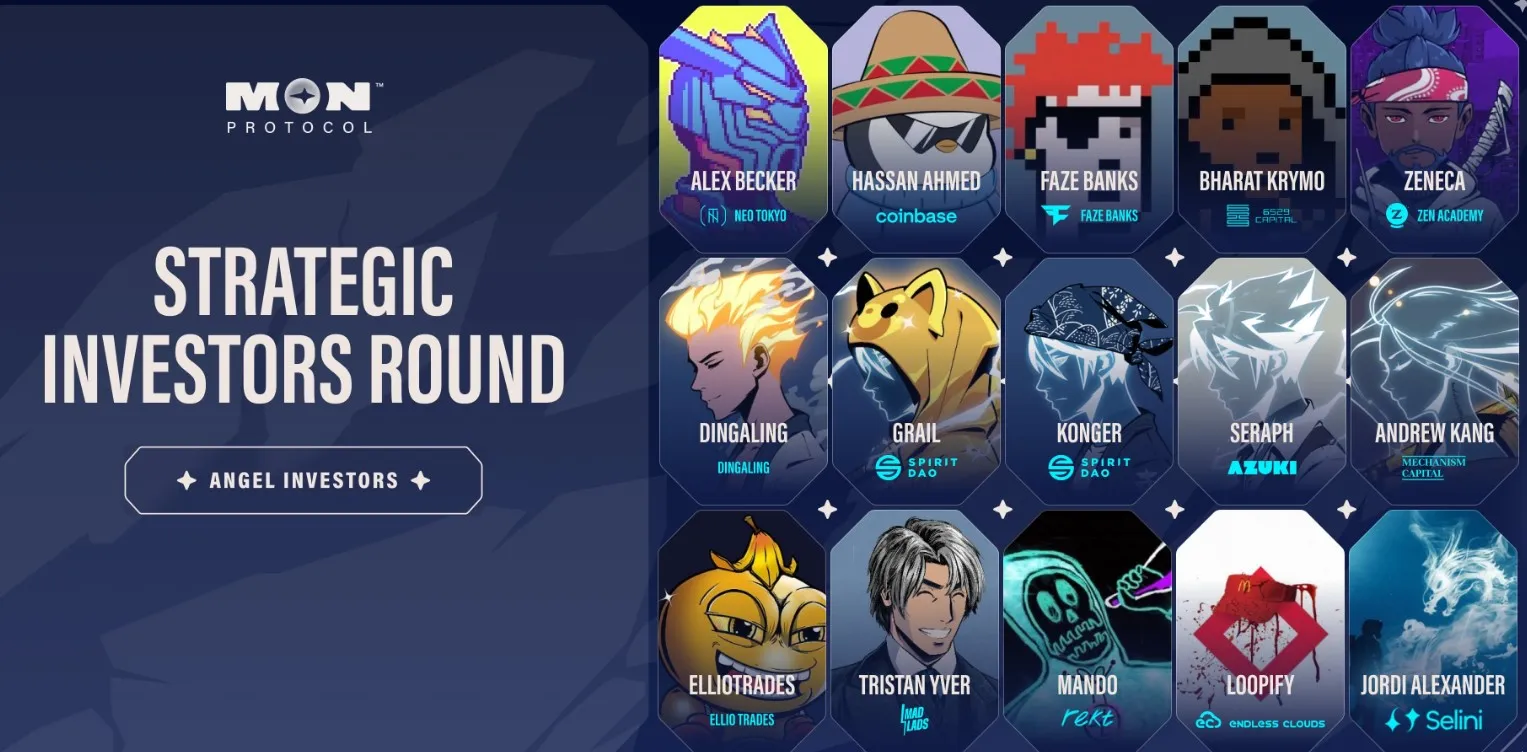Select the Alex Becker investor card
The width and height of the screenshot is (1527, 752).
743,130
